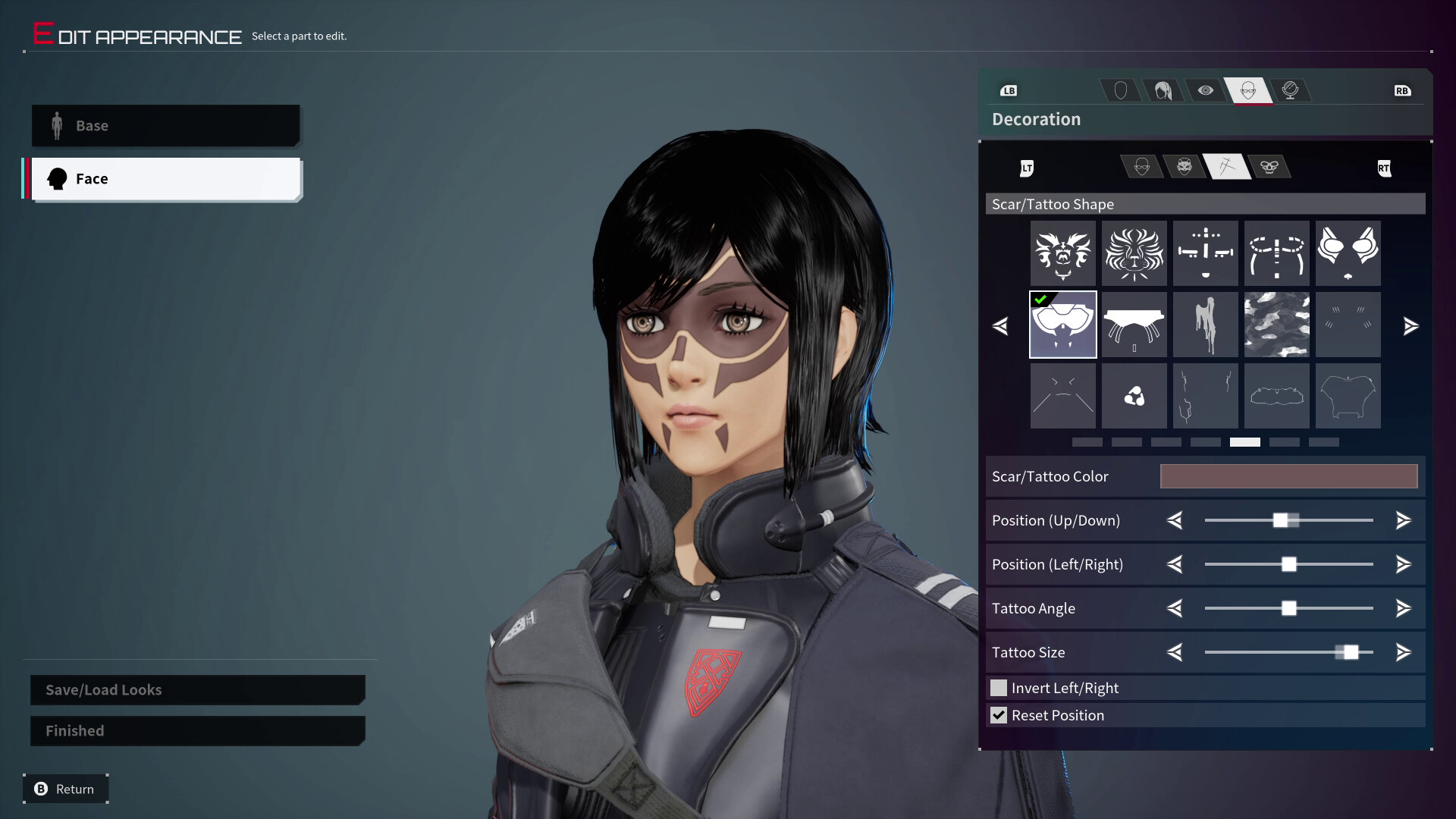This screenshot has height=819, width=1456.
Task: Select the biohazard-style three-circle tattoo
Action: point(1134,396)
